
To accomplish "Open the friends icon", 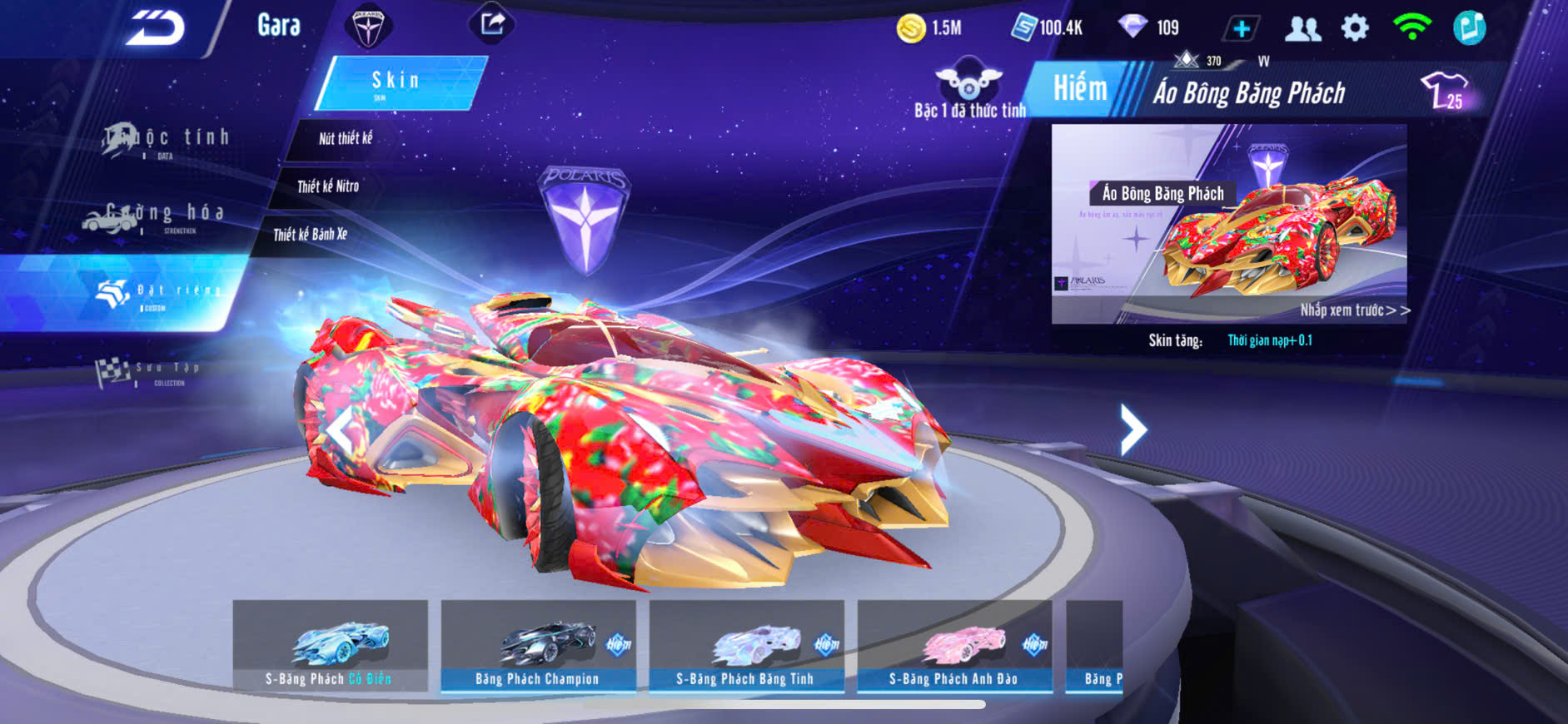I will (x=1302, y=28).
